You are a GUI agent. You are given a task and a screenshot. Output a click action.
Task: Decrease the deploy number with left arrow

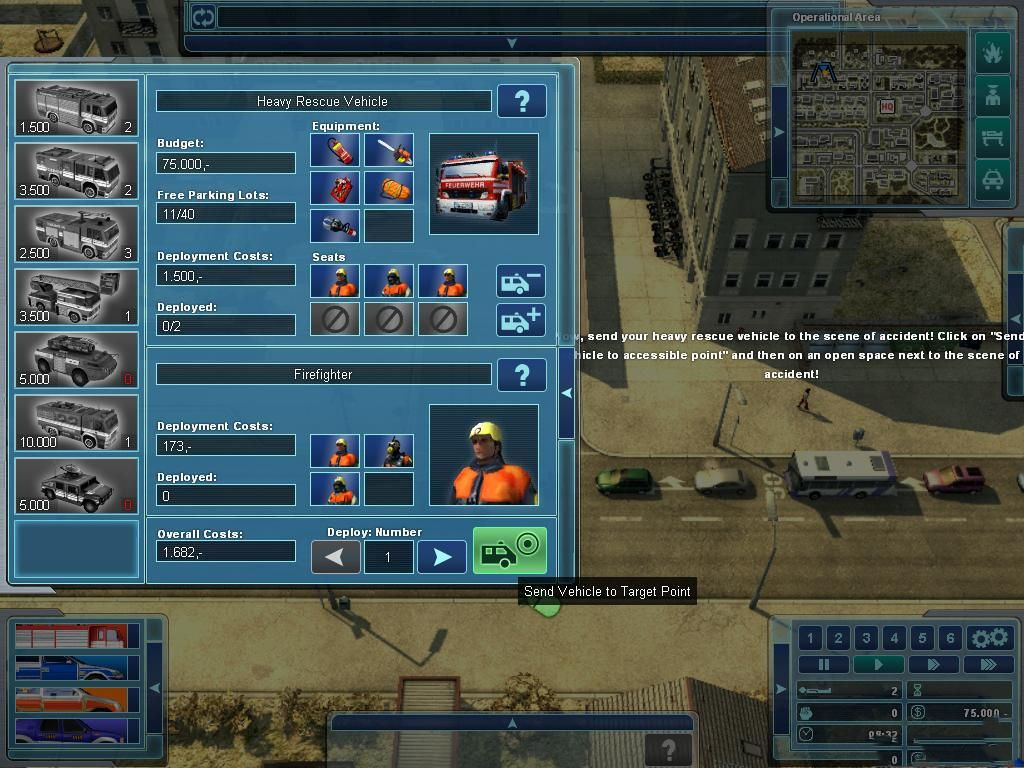click(x=336, y=557)
